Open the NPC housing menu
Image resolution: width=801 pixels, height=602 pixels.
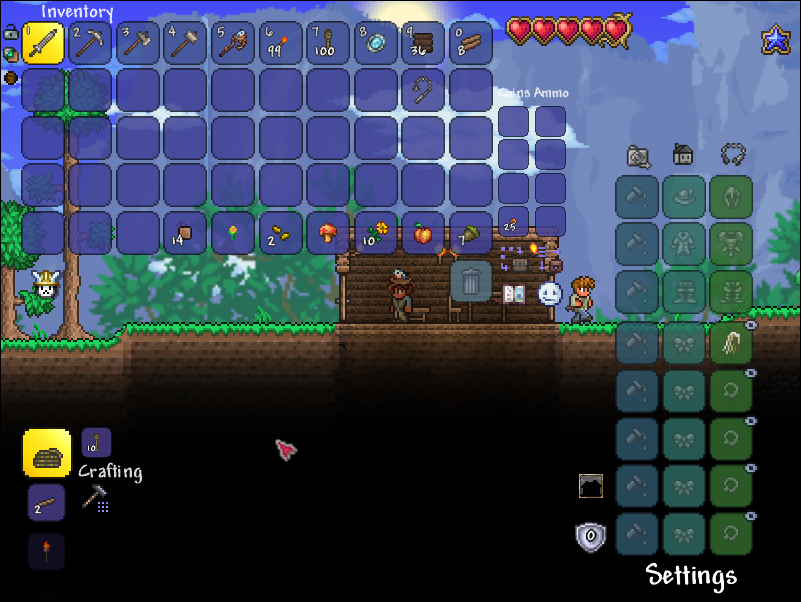coord(684,155)
